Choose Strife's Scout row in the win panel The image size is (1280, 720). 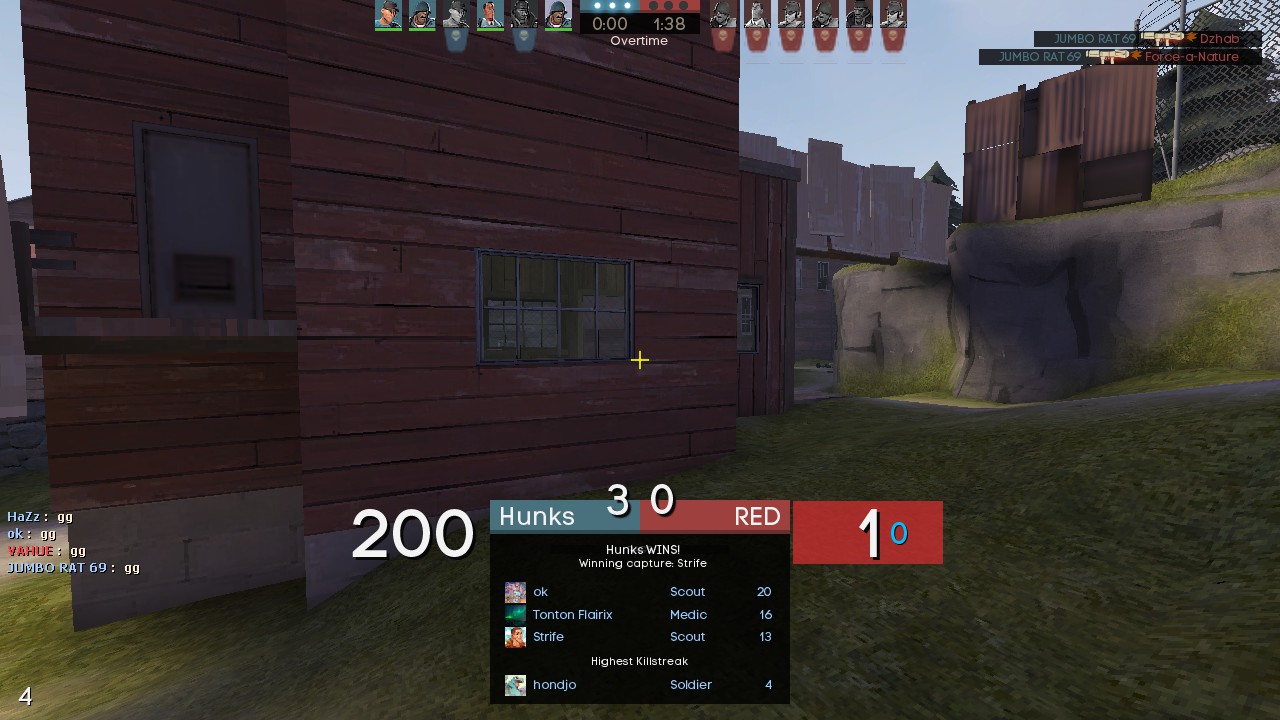(x=638, y=637)
